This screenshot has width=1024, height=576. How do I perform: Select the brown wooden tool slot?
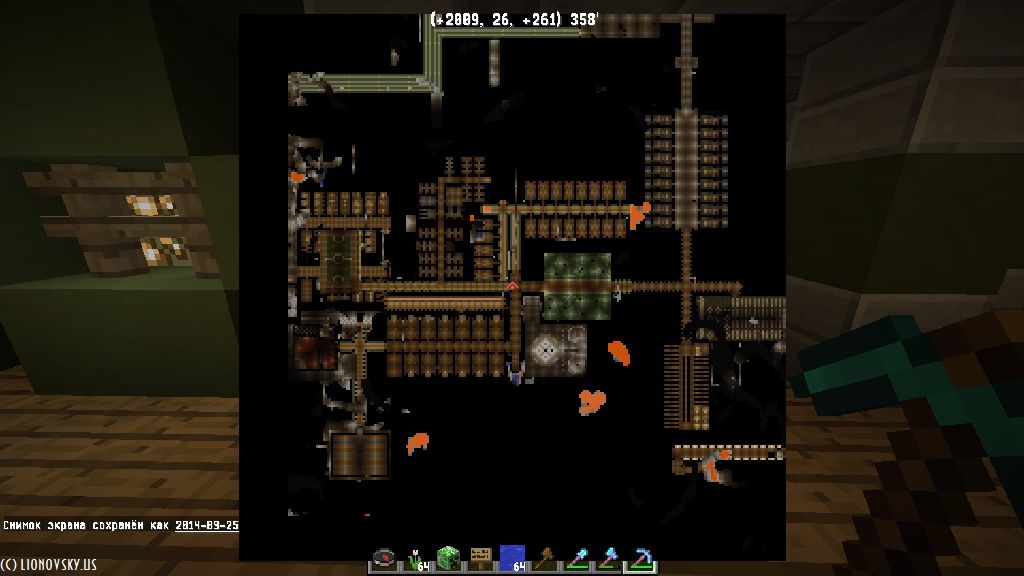544,559
